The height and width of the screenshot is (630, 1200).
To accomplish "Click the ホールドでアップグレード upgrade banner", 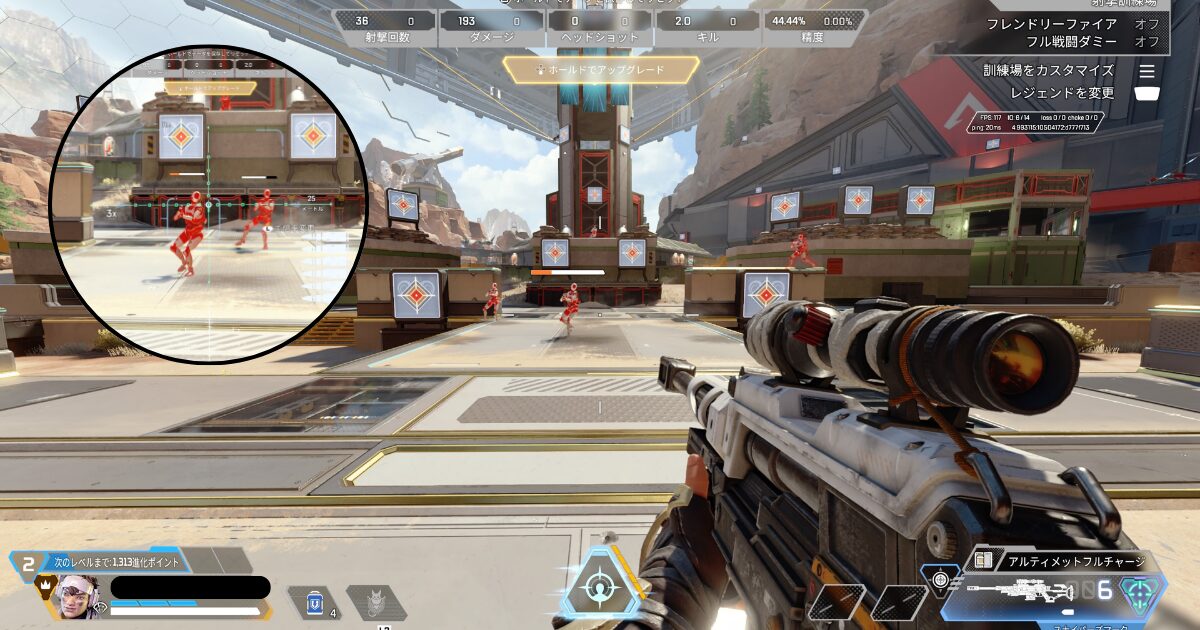I will 600,70.
